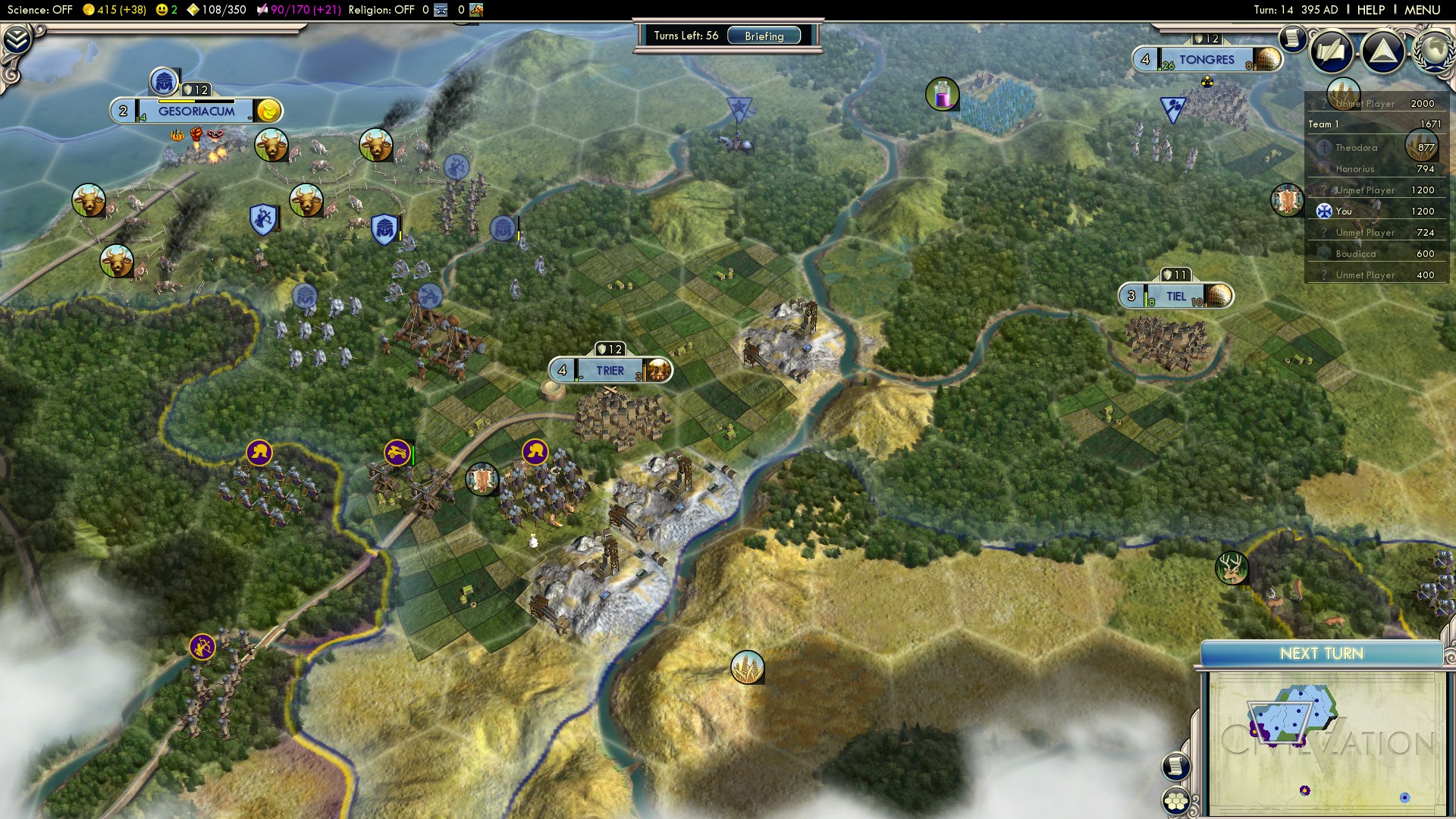End the turn with NEXT TURN
The width and height of the screenshot is (1456, 819).
pyautogui.click(x=1321, y=654)
